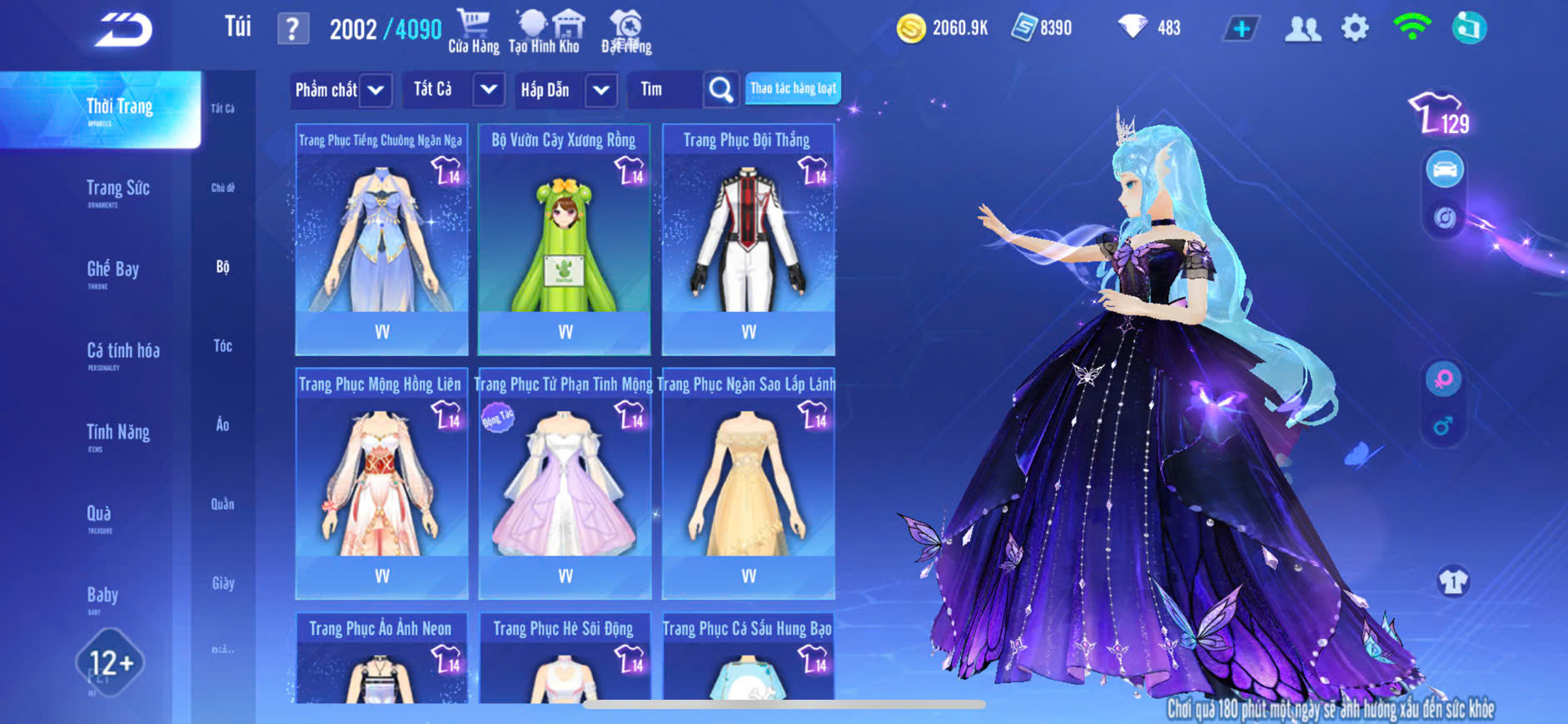The height and width of the screenshot is (724, 1568).
Task: Open the Phẩm chất dropdown
Action: pos(341,90)
